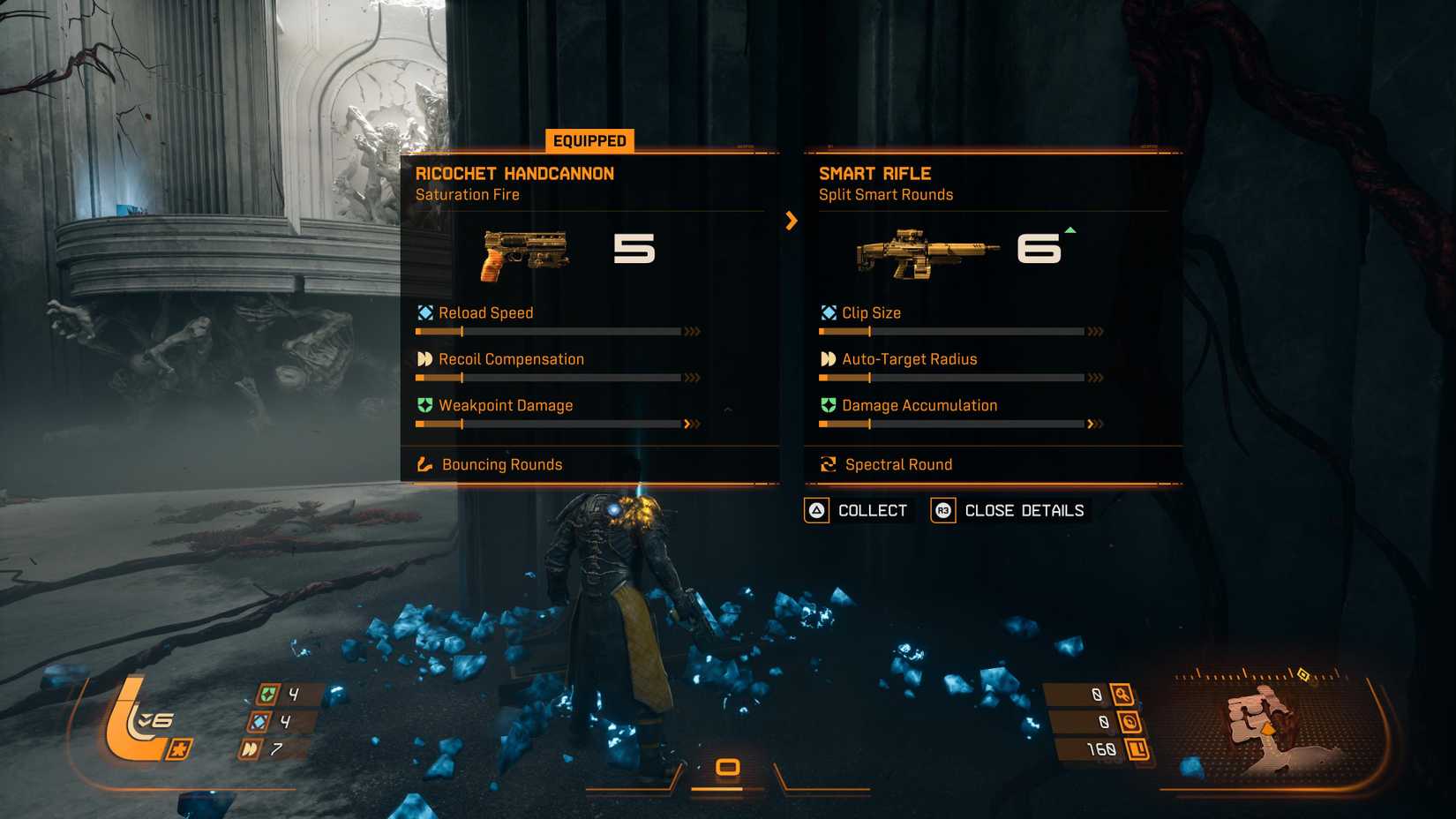Select the star emblem under the weapon level gauge

tap(179, 749)
